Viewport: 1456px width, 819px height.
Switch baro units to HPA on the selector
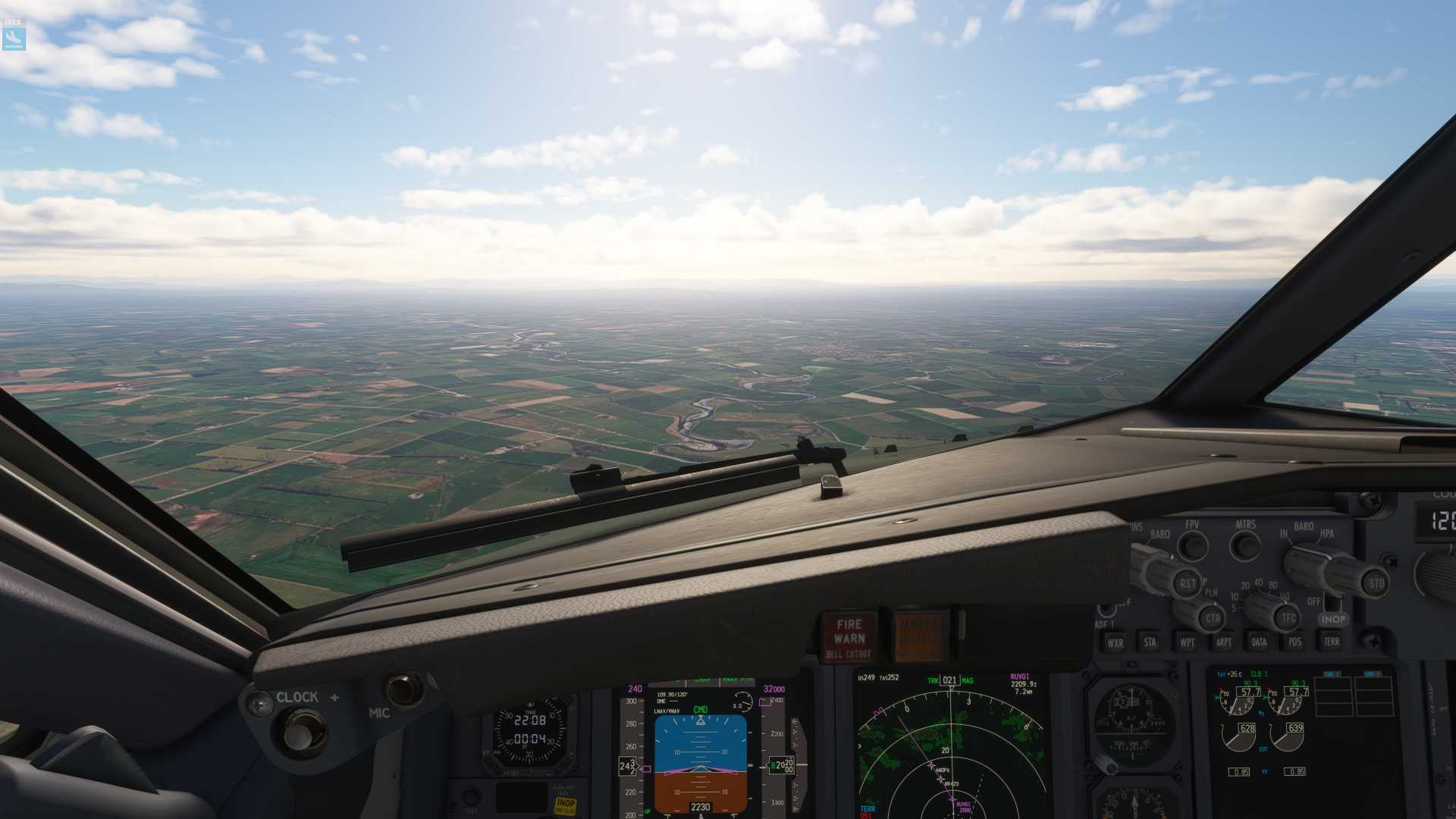(1329, 535)
